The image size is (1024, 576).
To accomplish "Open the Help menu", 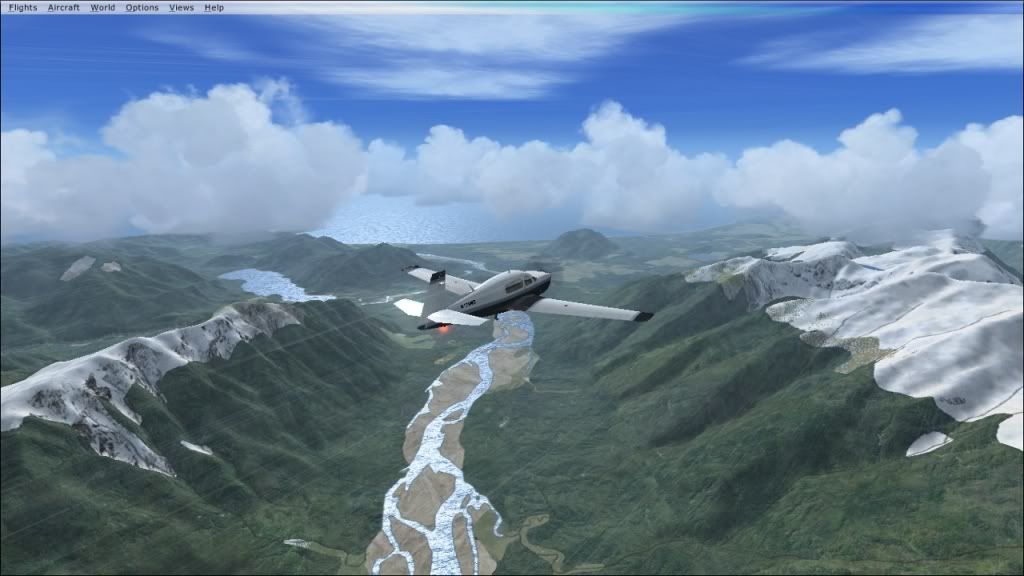I will point(214,7).
